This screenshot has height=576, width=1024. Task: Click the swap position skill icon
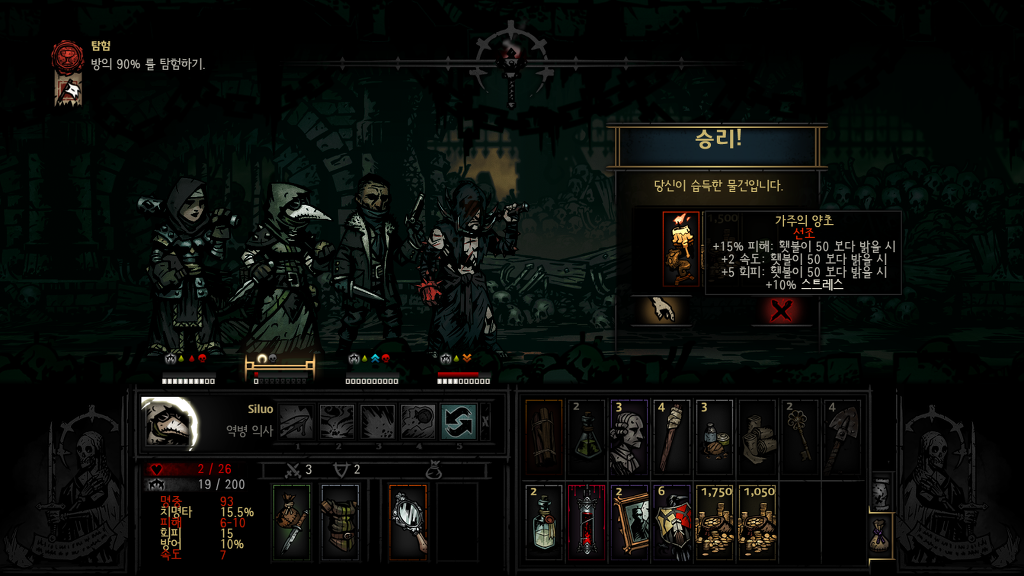pos(458,421)
